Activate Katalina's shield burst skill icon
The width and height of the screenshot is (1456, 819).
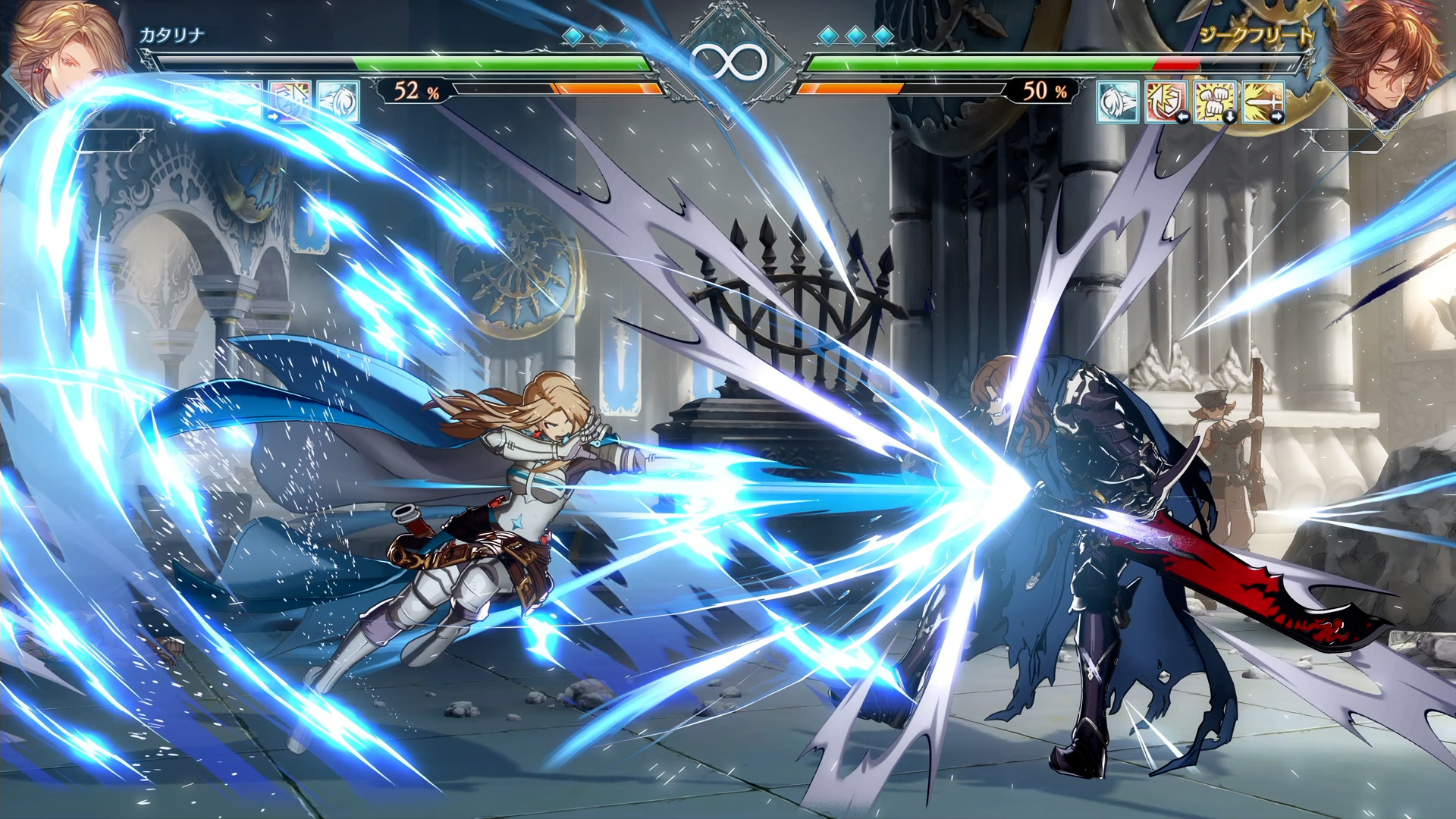(x=289, y=102)
